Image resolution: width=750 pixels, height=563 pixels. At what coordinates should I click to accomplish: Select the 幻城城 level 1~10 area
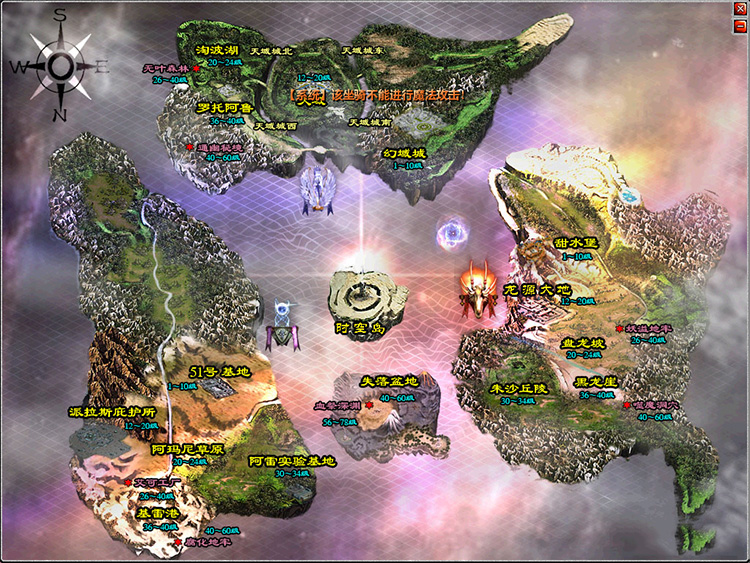tap(403, 153)
